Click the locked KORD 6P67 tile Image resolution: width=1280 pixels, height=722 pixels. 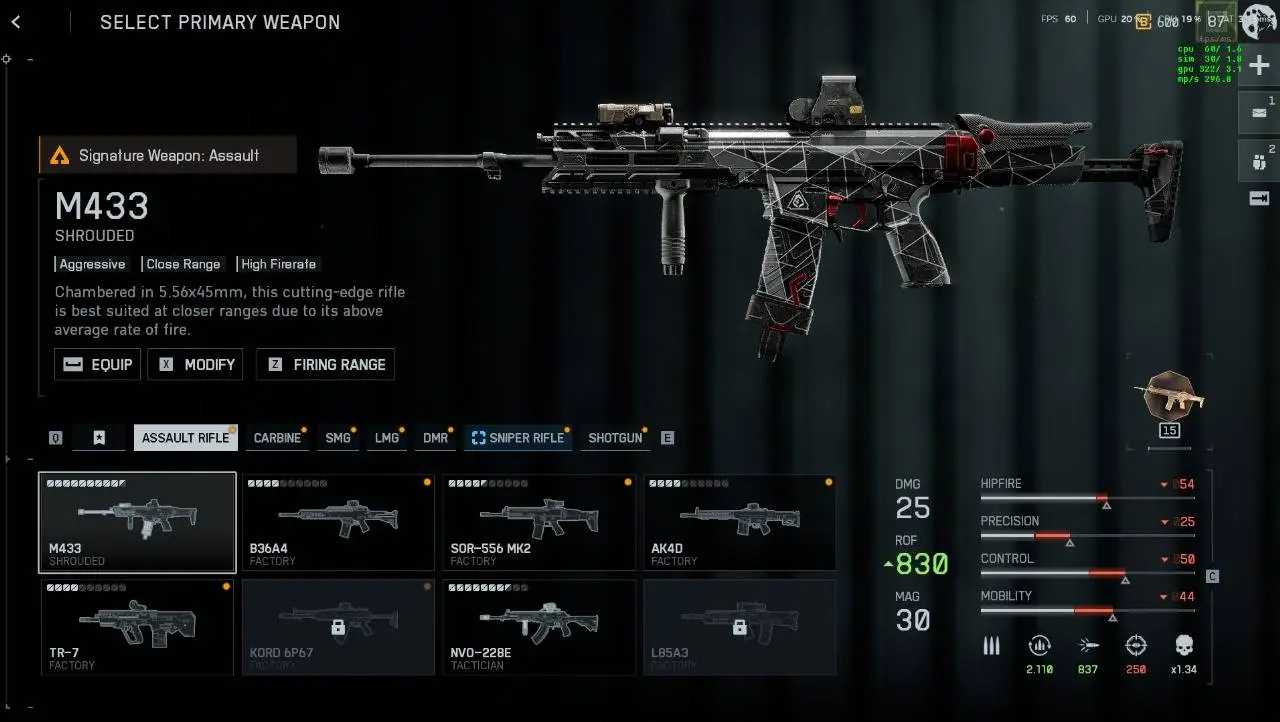tap(338, 627)
